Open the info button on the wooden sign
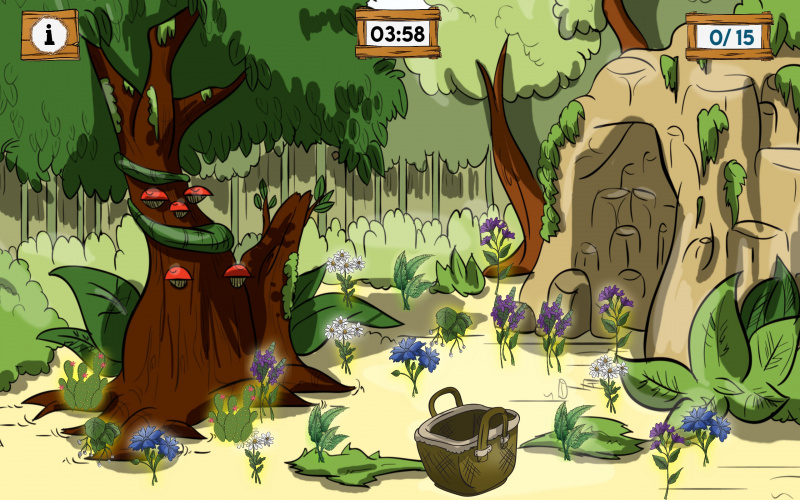This screenshot has height=500, width=800. pyautogui.click(x=49, y=35)
